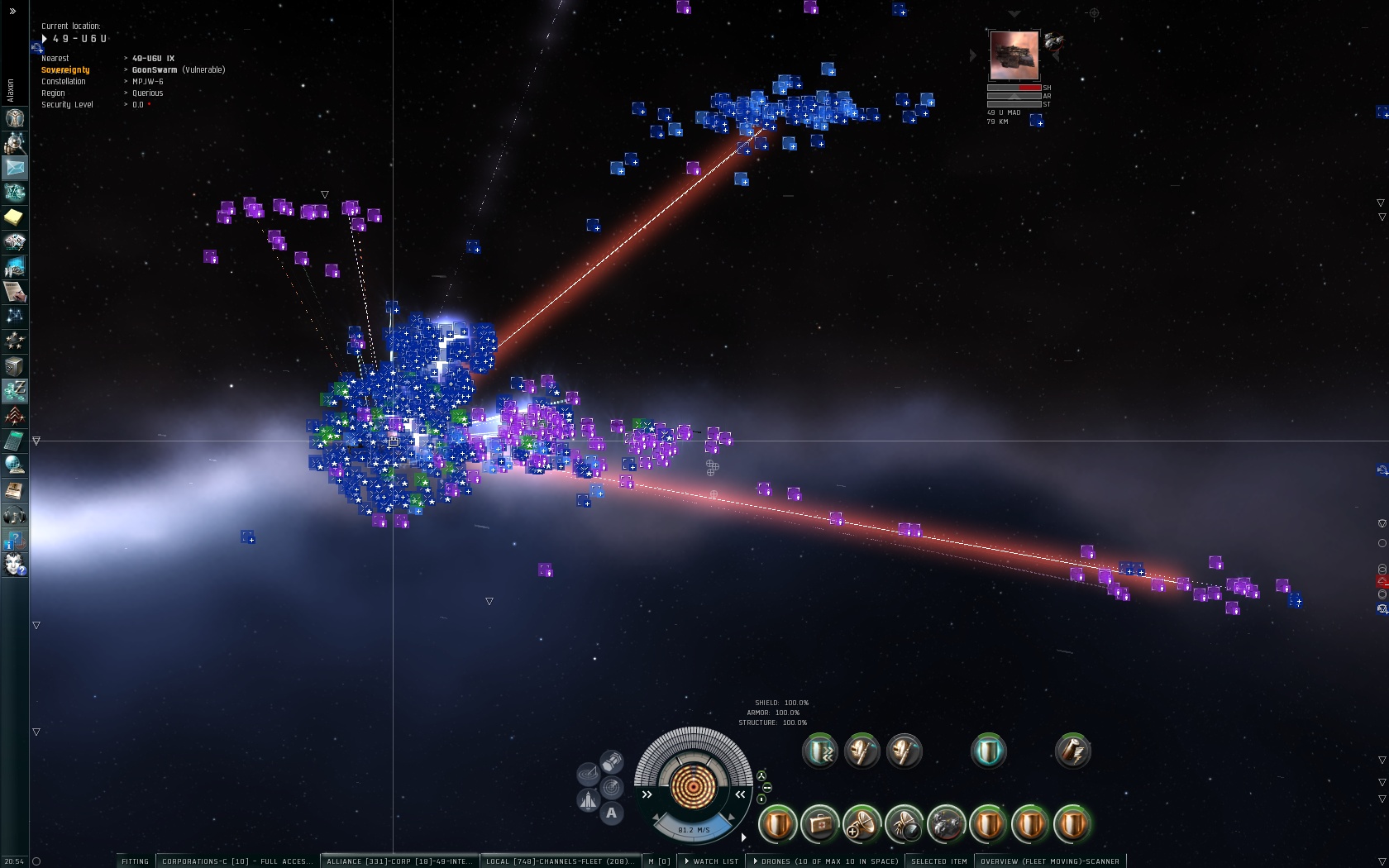Open the character sheet portrait icon
The width and height of the screenshot is (1389, 868).
pyautogui.click(x=15, y=118)
